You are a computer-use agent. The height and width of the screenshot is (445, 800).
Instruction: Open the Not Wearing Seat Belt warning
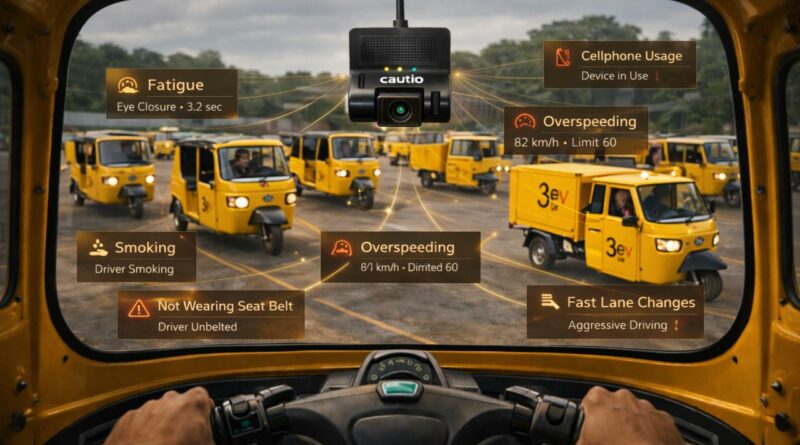[x=211, y=315]
